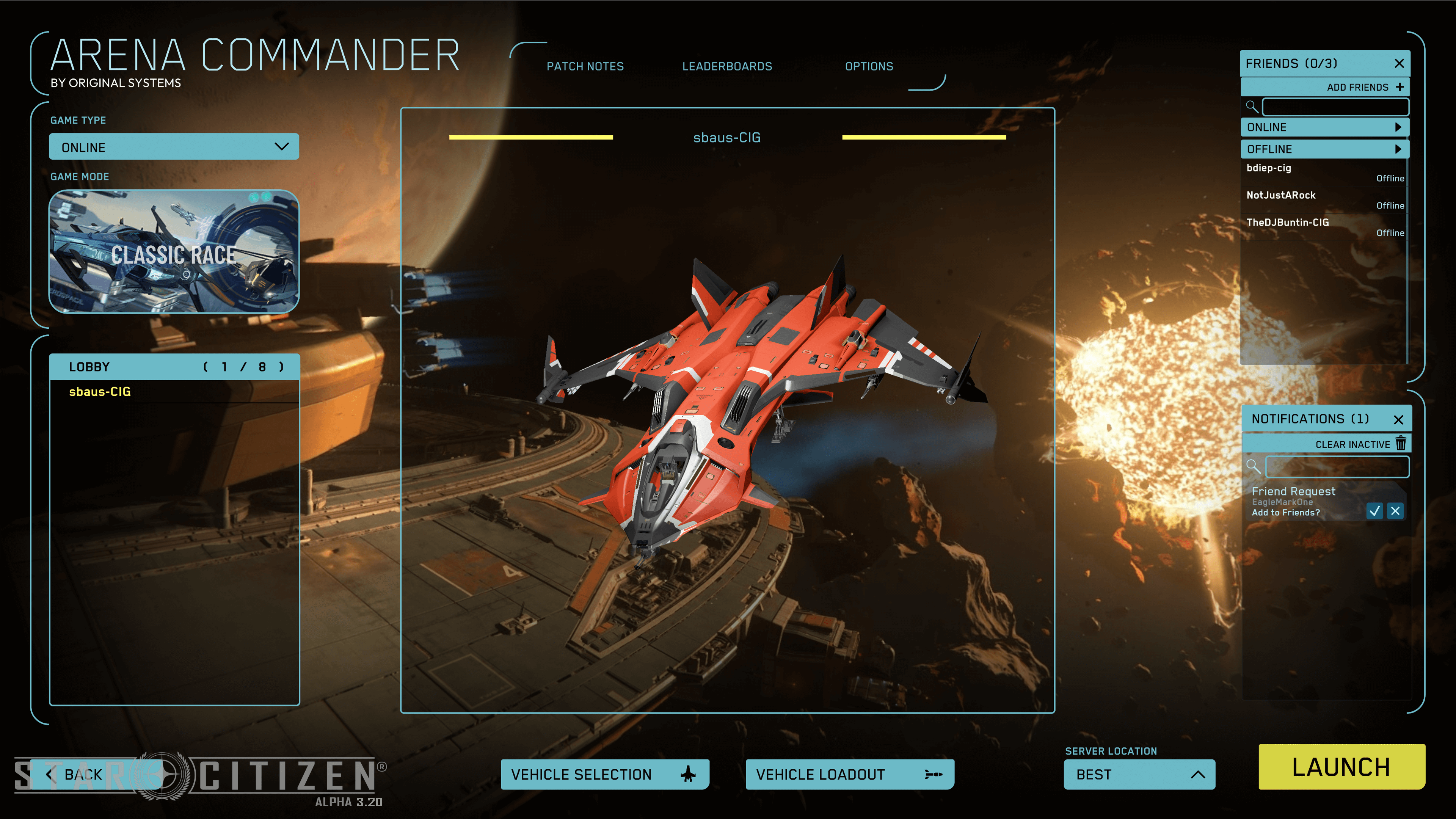Screen dimensions: 1456x819
Task: Go back with the Back button
Action: coord(76,774)
